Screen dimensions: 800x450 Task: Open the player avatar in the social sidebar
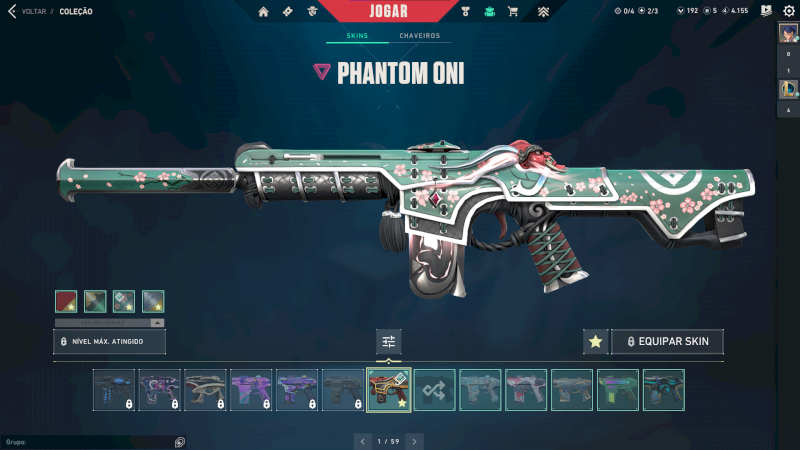coord(787,32)
